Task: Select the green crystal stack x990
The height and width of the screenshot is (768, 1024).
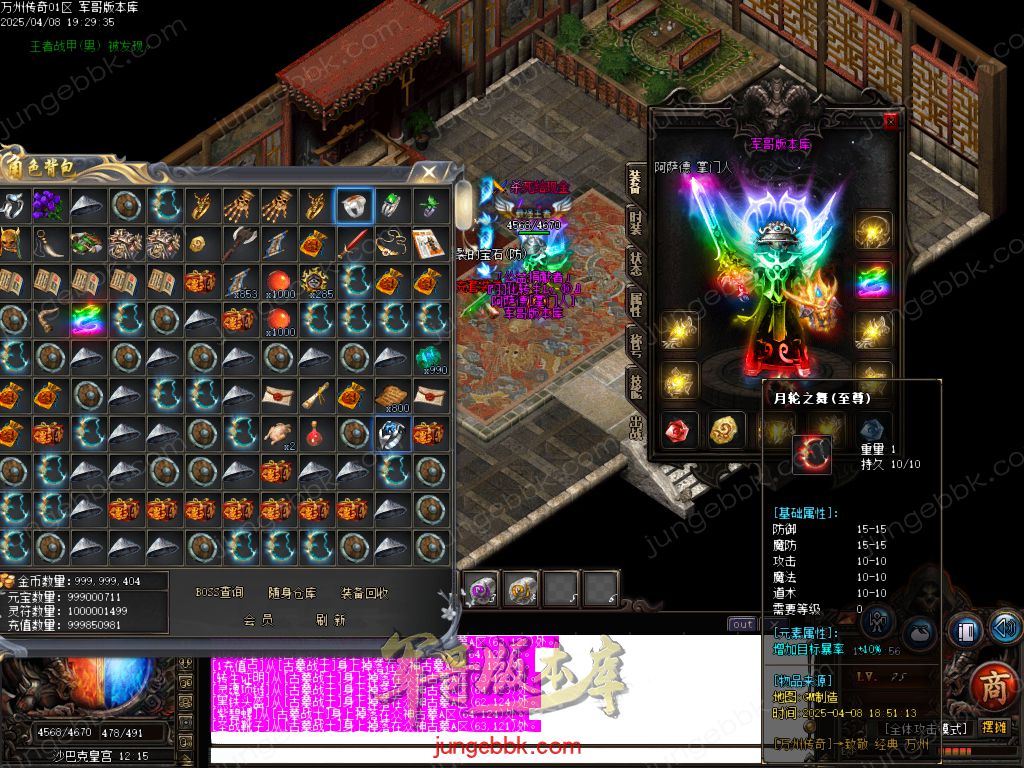Action: 430,357
